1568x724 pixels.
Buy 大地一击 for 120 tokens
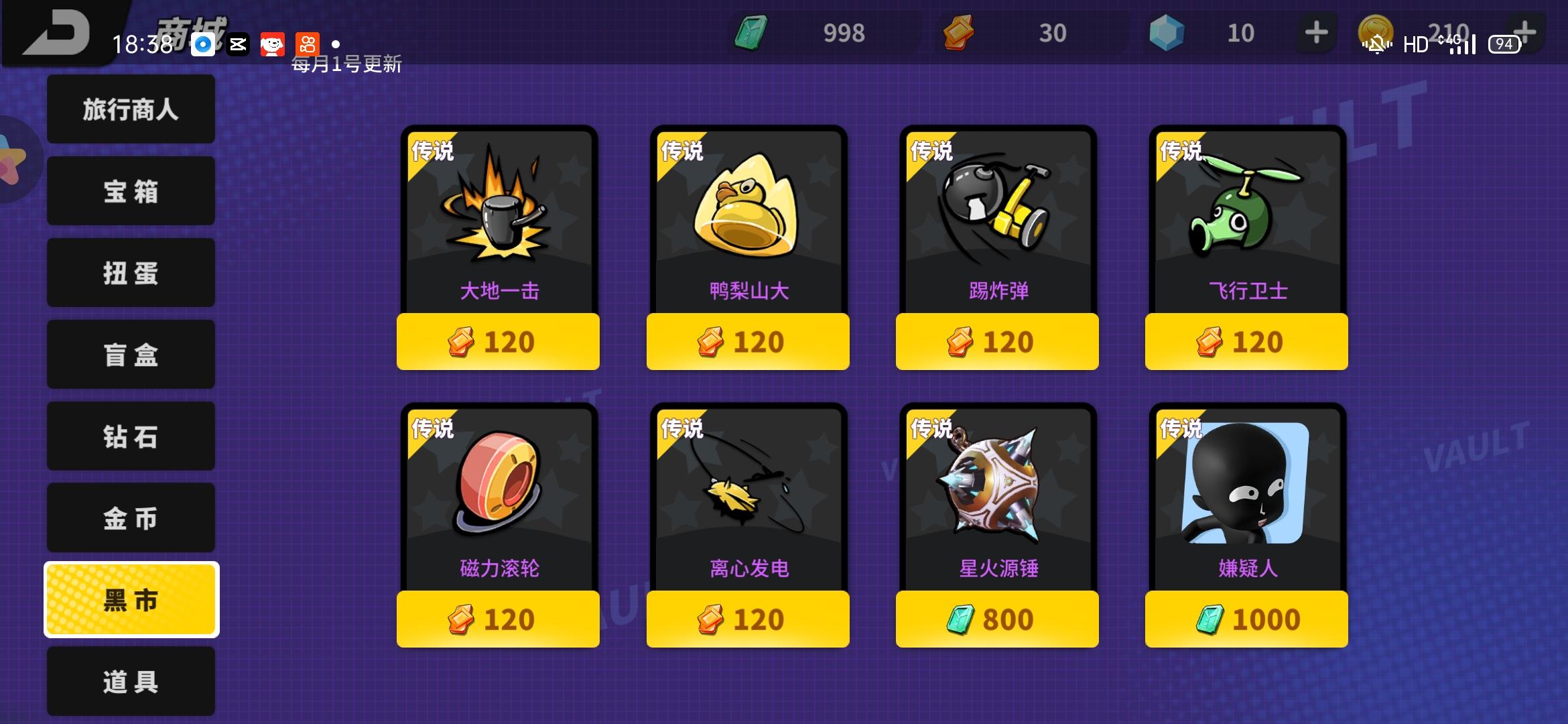click(x=498, y=342)
